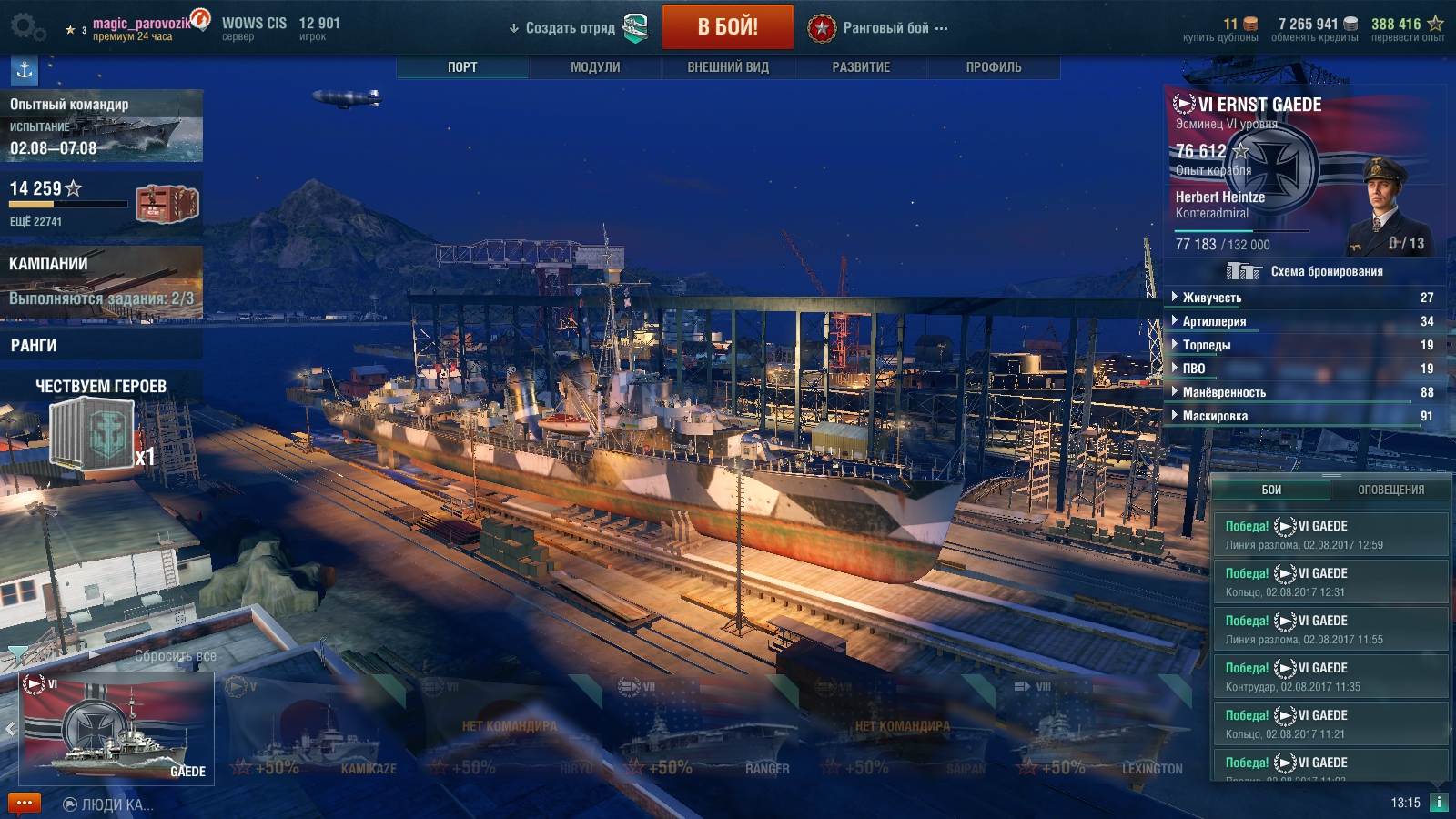Start battle with the В БОЙ! button
Viewport: 1456px width, 819px height.
[727, 27]
